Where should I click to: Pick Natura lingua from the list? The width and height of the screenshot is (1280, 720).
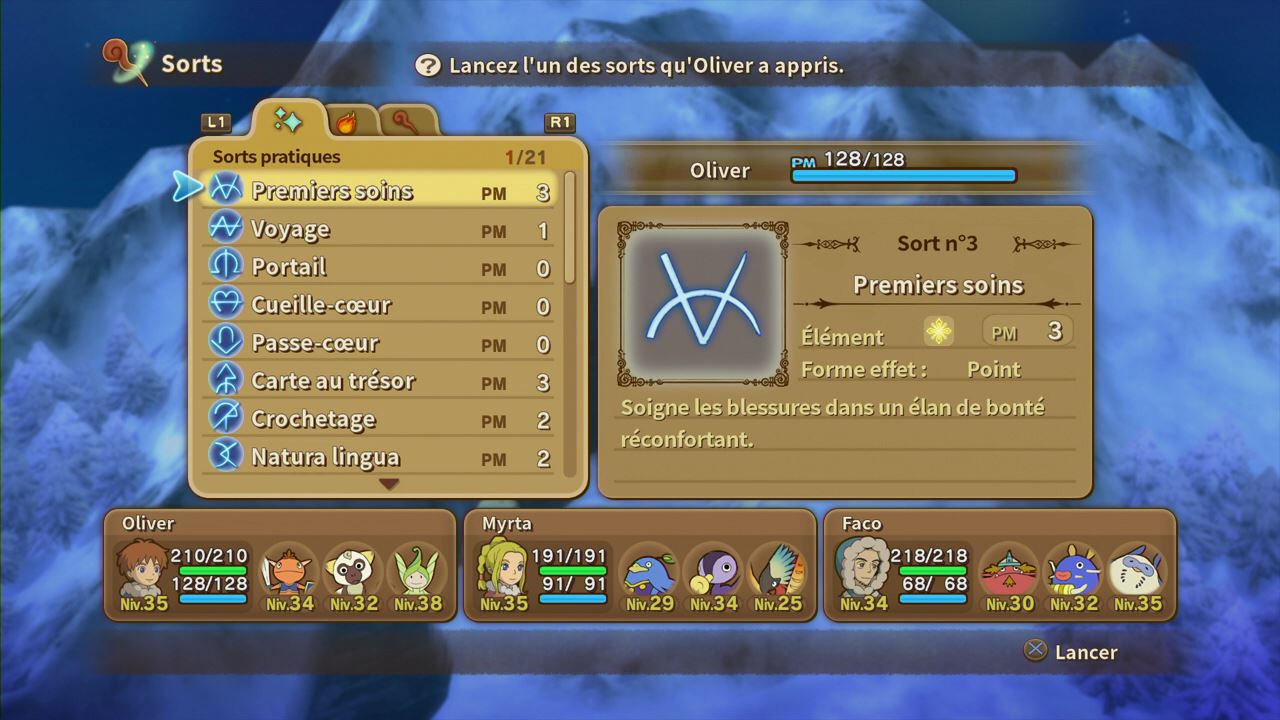click(x=378, y=457)
